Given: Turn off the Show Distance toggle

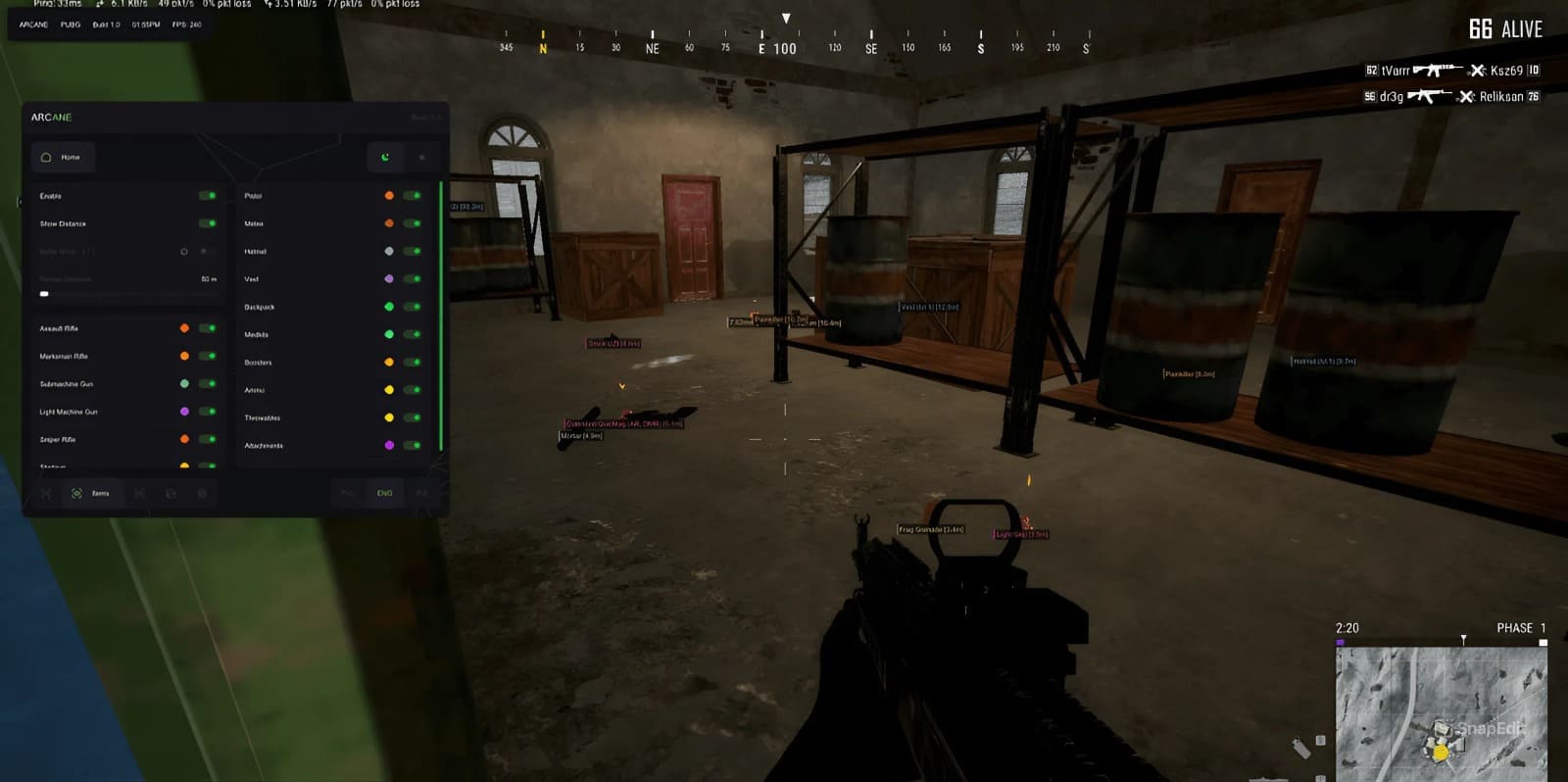Looking at the screenshot, I should (208, 223).
